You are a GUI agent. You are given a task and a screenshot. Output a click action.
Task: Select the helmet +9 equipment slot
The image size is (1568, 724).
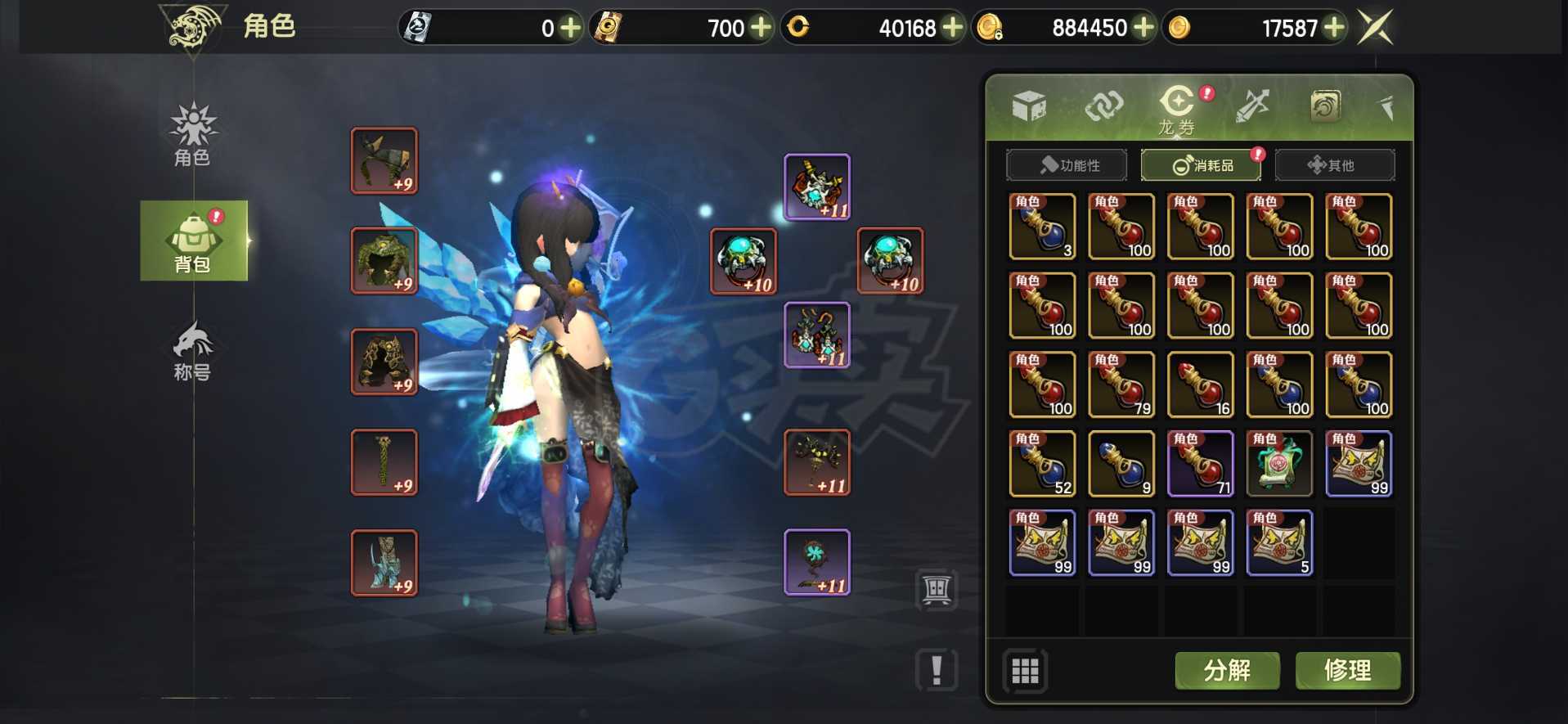pos(384,160)
